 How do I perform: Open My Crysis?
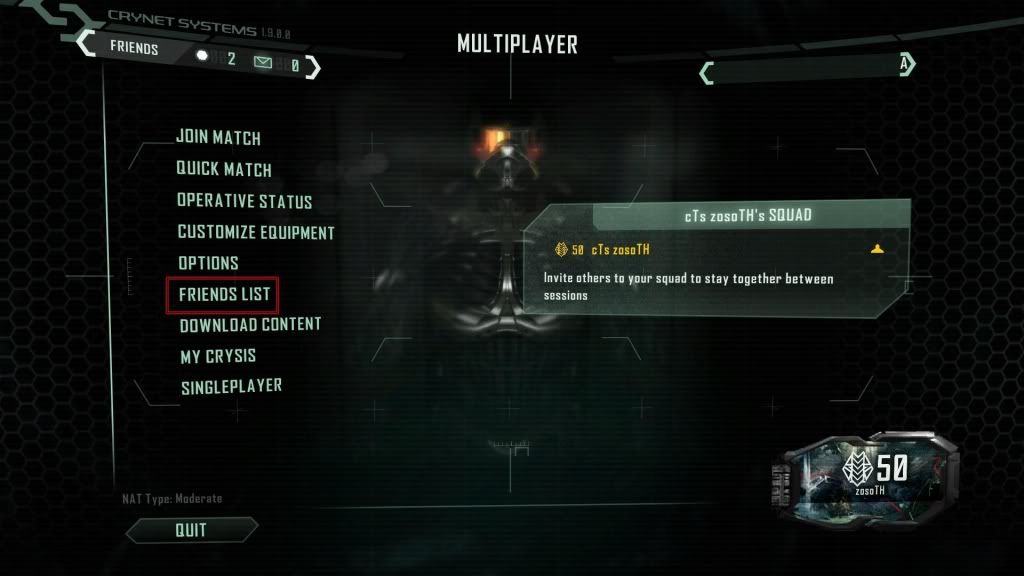(218, 356)
